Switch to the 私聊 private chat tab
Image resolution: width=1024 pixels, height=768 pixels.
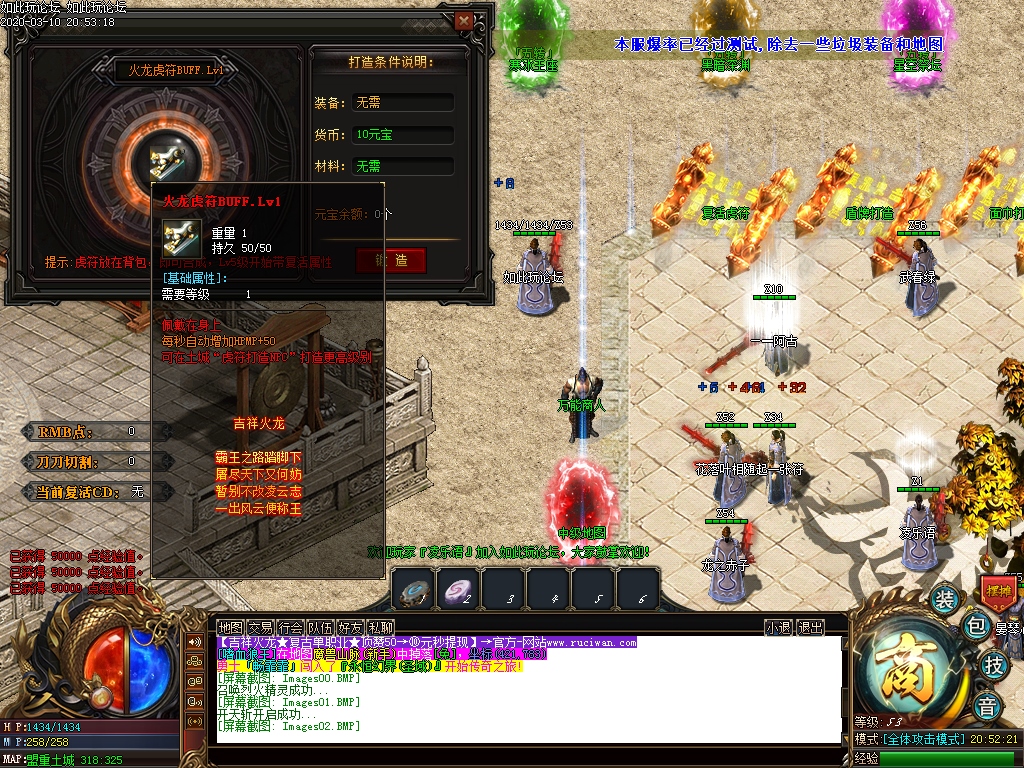(x=380, y=627)
